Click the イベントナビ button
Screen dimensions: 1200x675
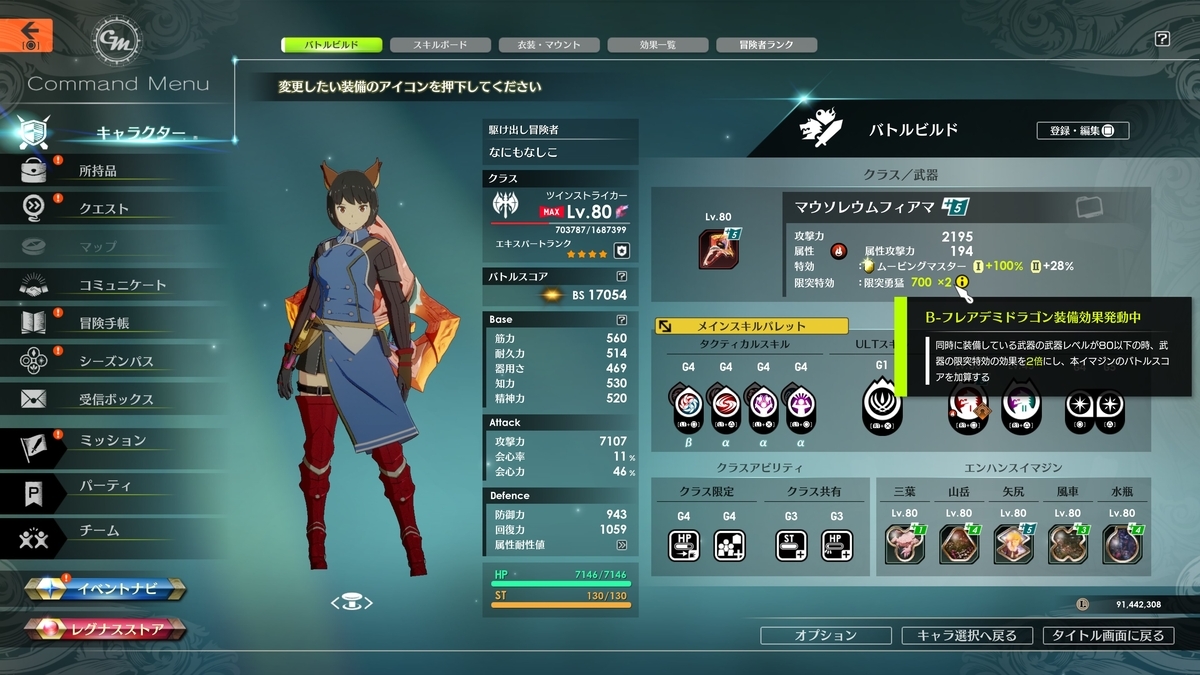coord(105,589)
